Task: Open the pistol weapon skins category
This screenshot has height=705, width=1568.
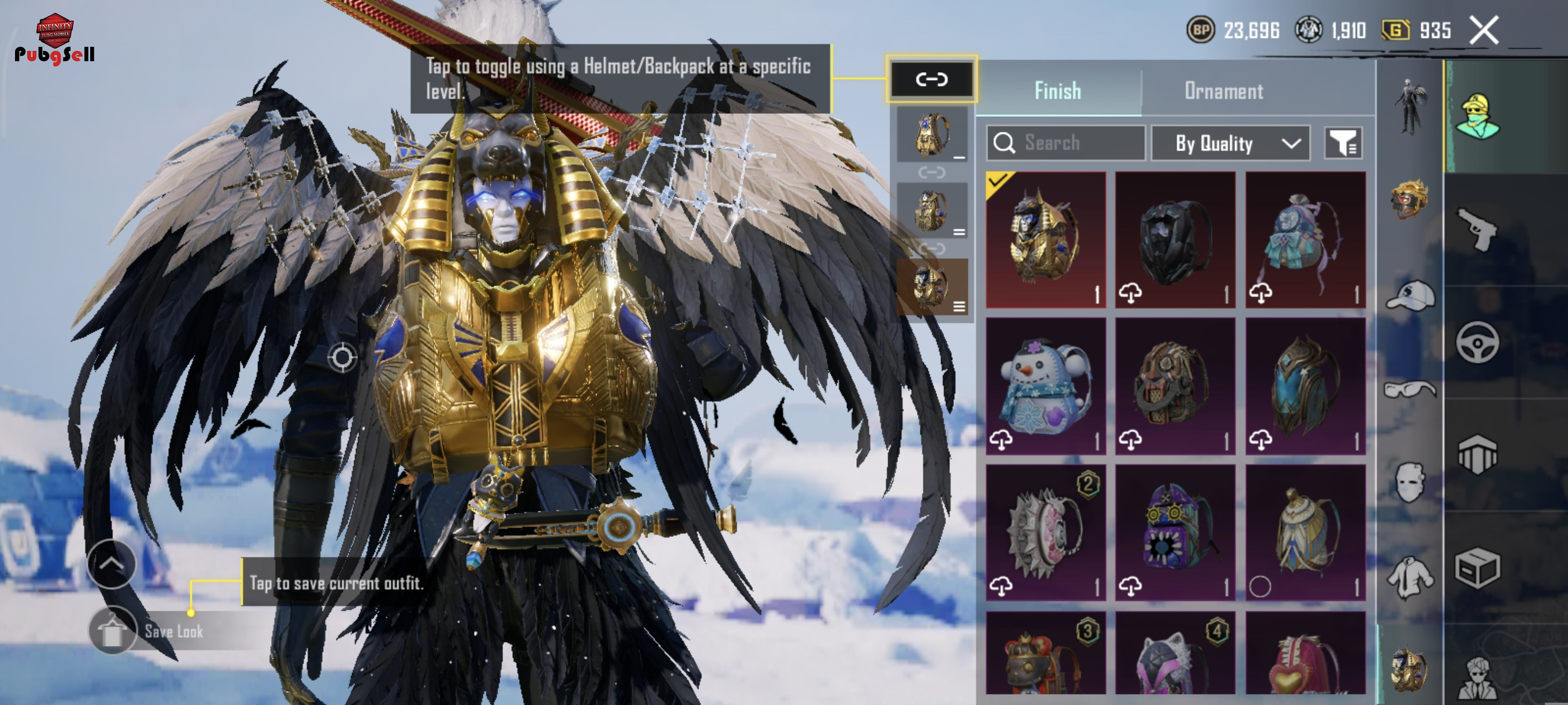Action: [1477, 229]
